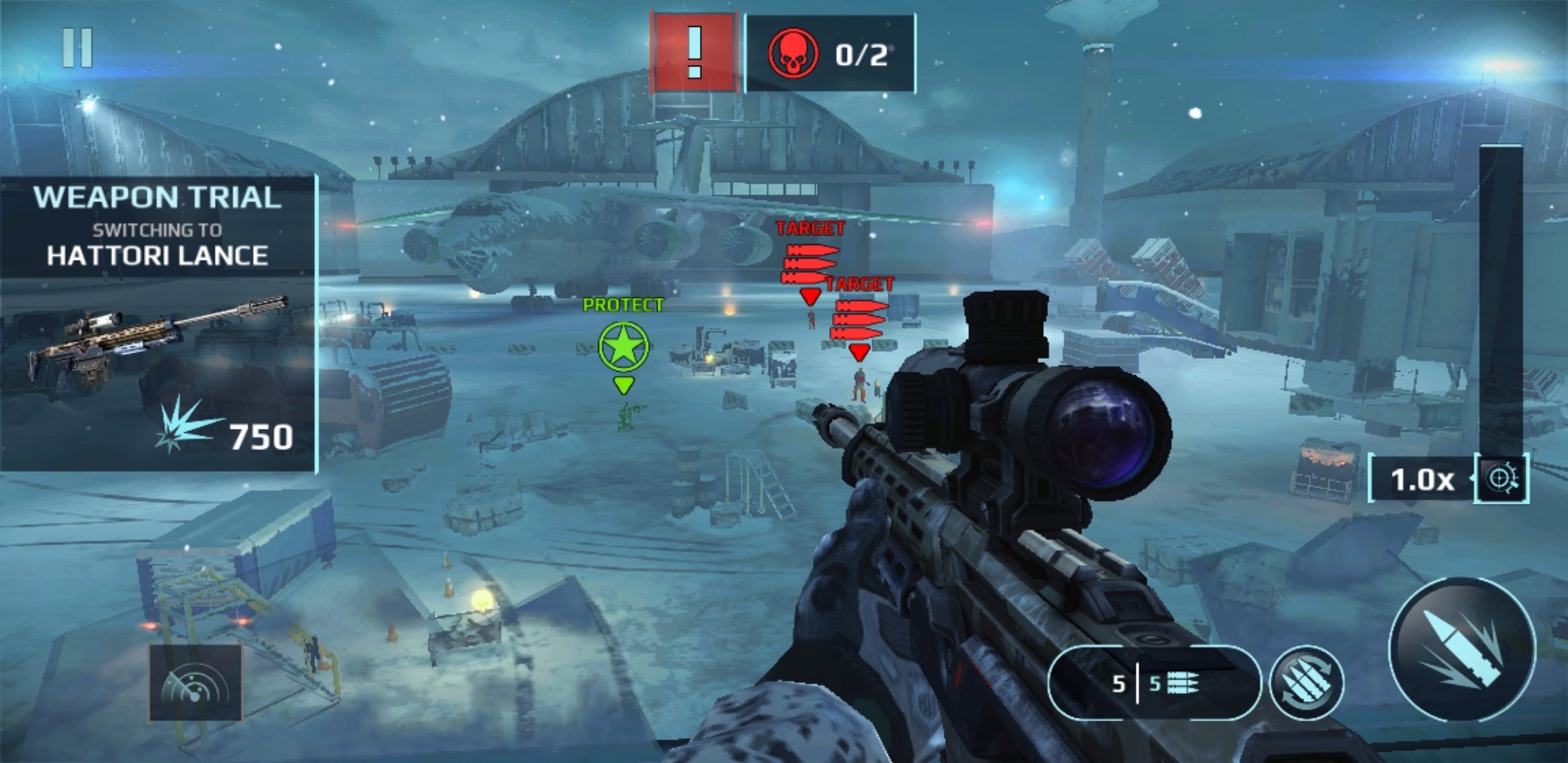The image size is (1568, 763).
Task: Activate the radar scan icon
Action: click(x=195, y=682)
